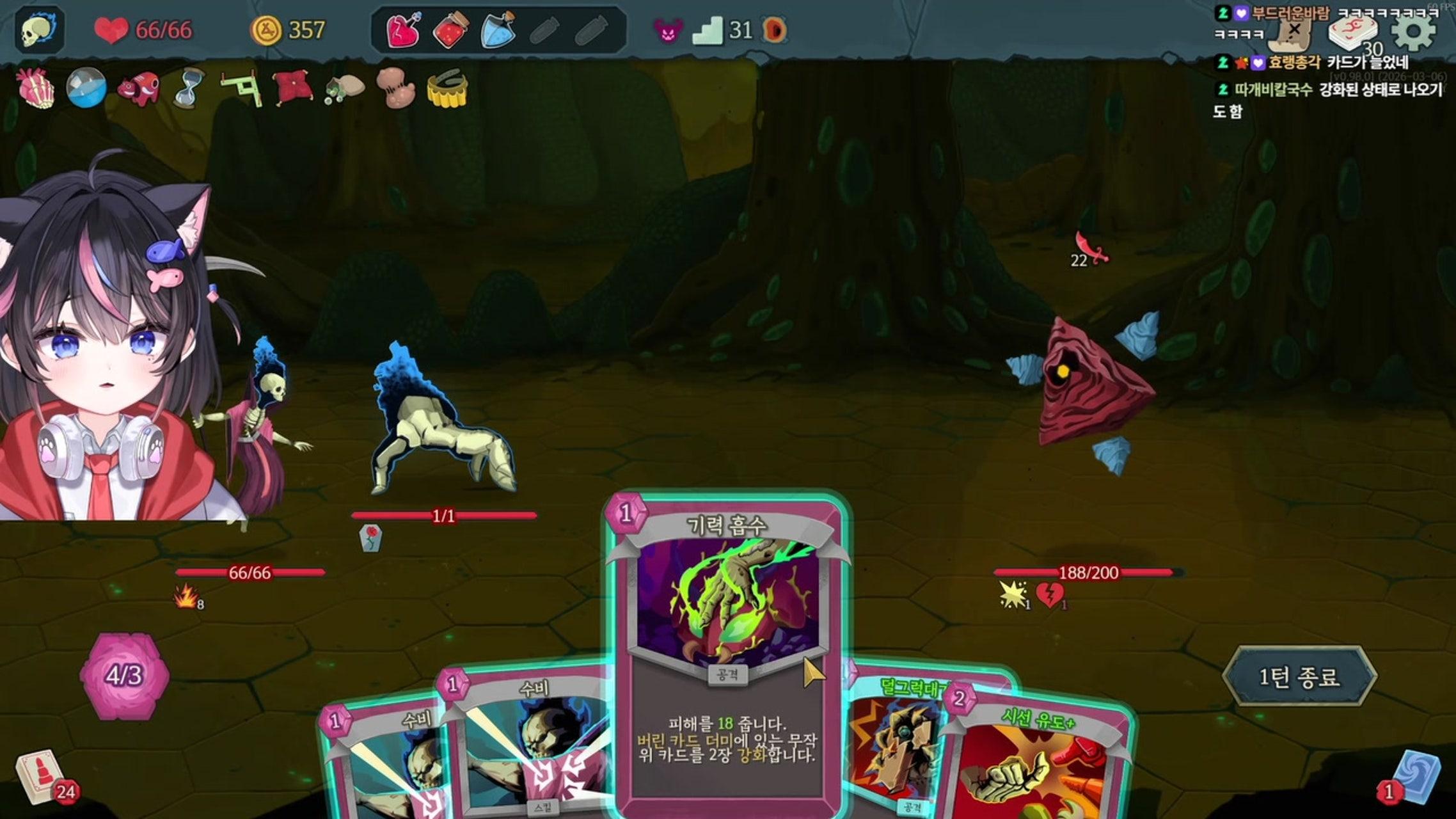This screenshot has height=819, width=1456.
Task: Inspect the blue glass orb relic
Action: click(x=86, y=88)
